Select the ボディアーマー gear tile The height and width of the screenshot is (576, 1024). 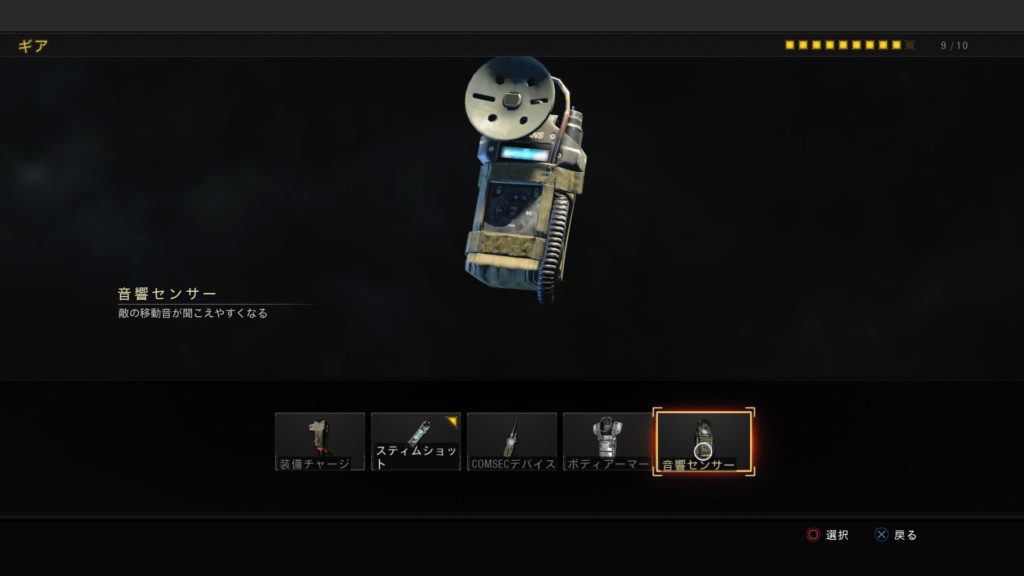(608, 441)
